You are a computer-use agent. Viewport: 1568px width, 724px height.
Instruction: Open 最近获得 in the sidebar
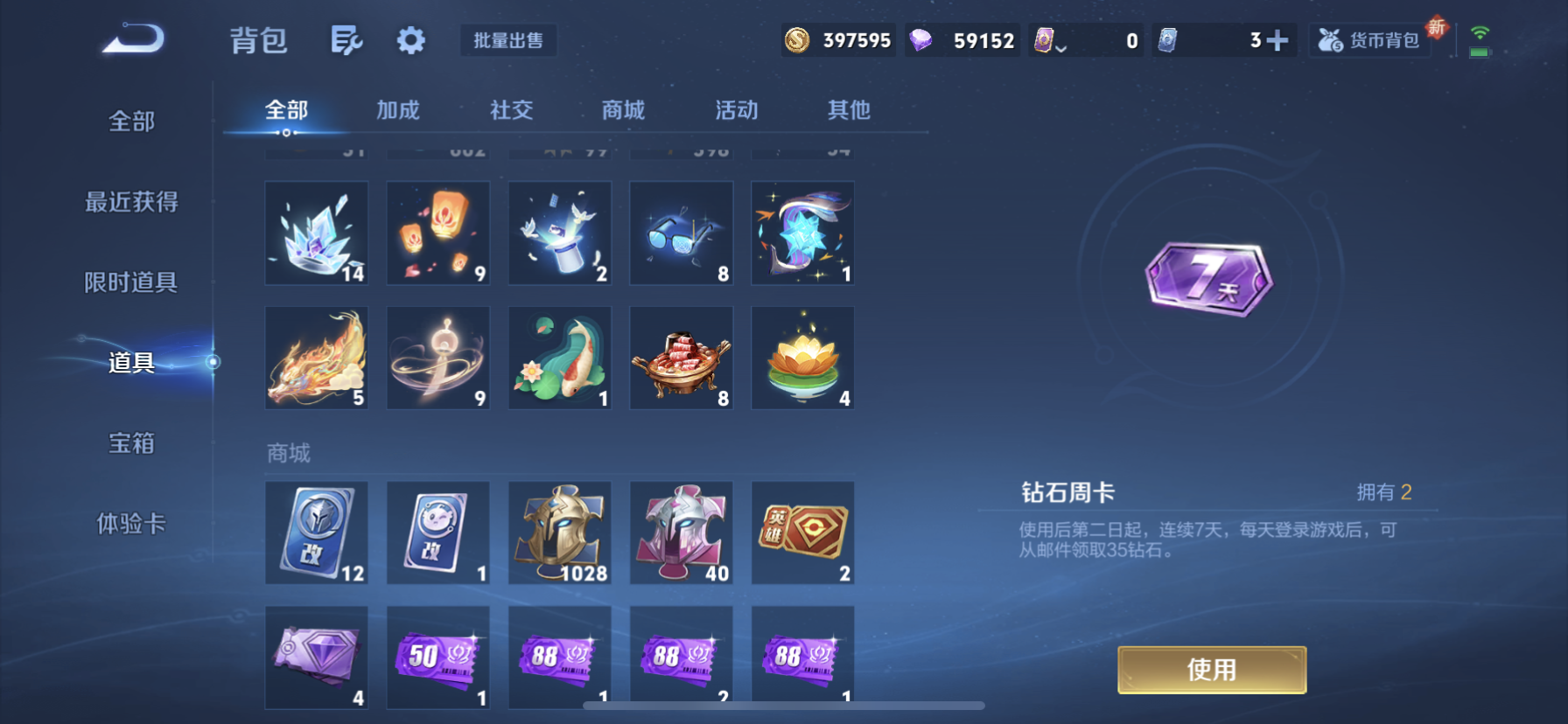131,202
